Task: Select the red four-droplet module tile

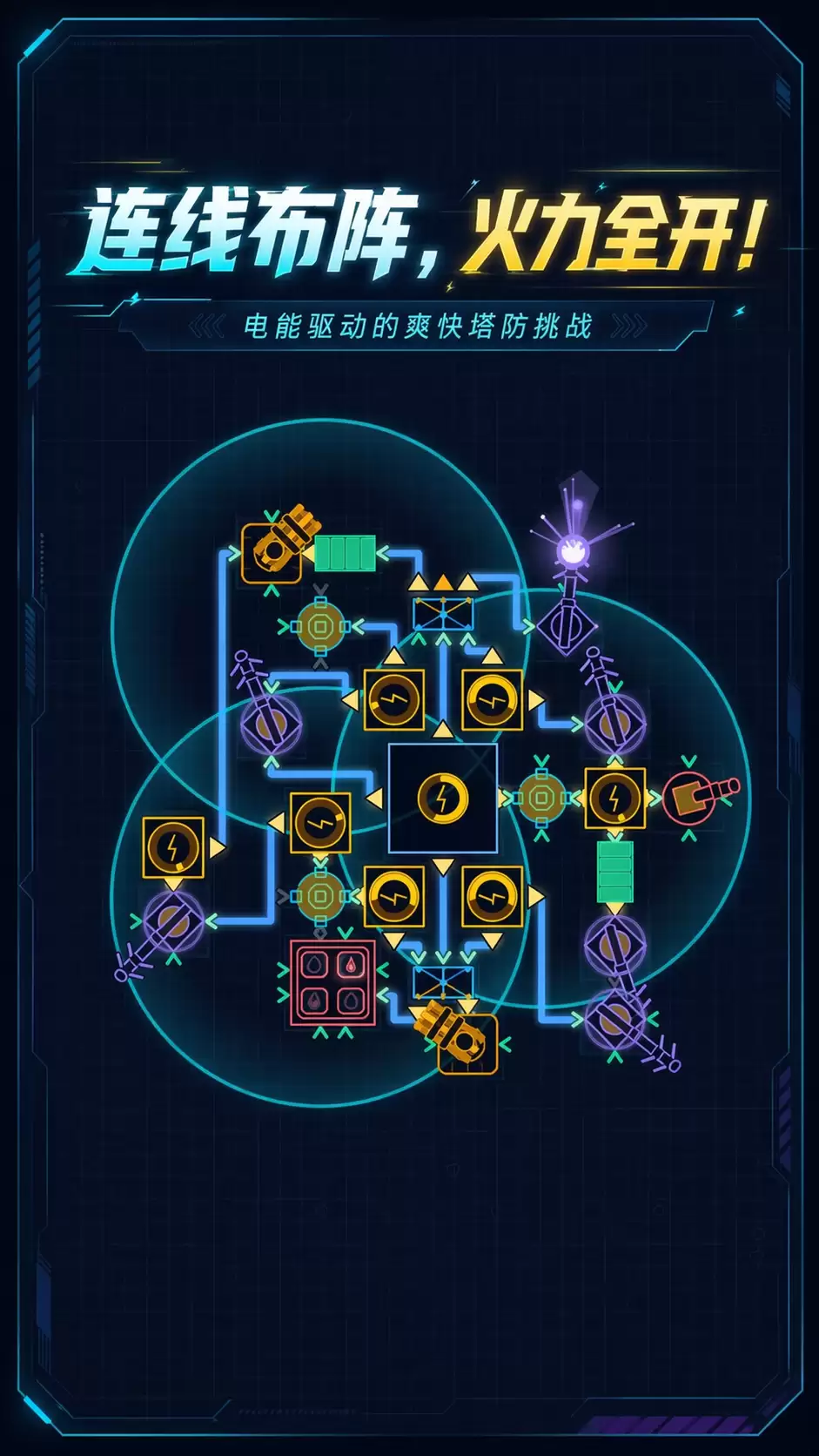Action: coord(332,982)
